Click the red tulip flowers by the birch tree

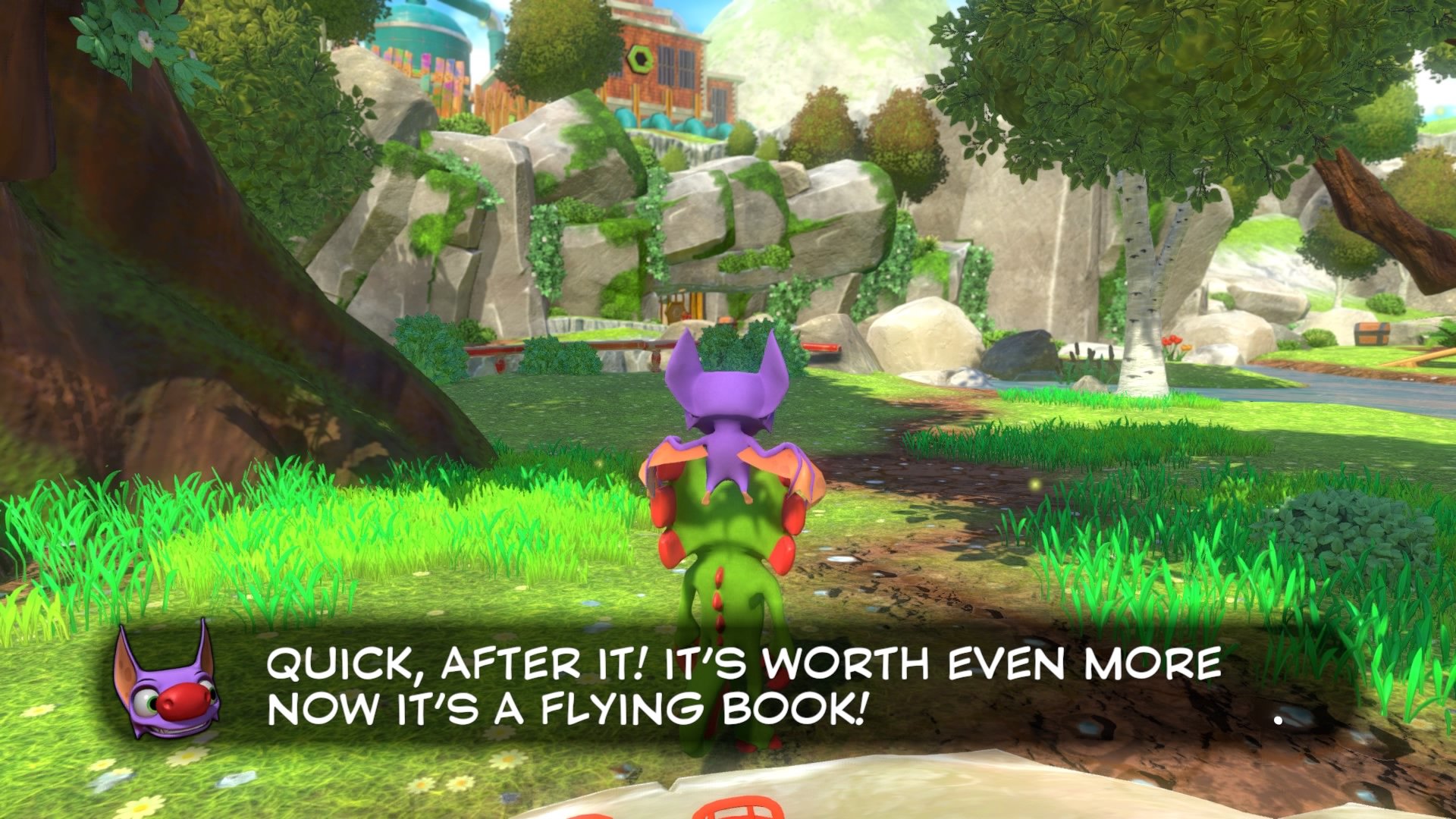(1172, 341)
